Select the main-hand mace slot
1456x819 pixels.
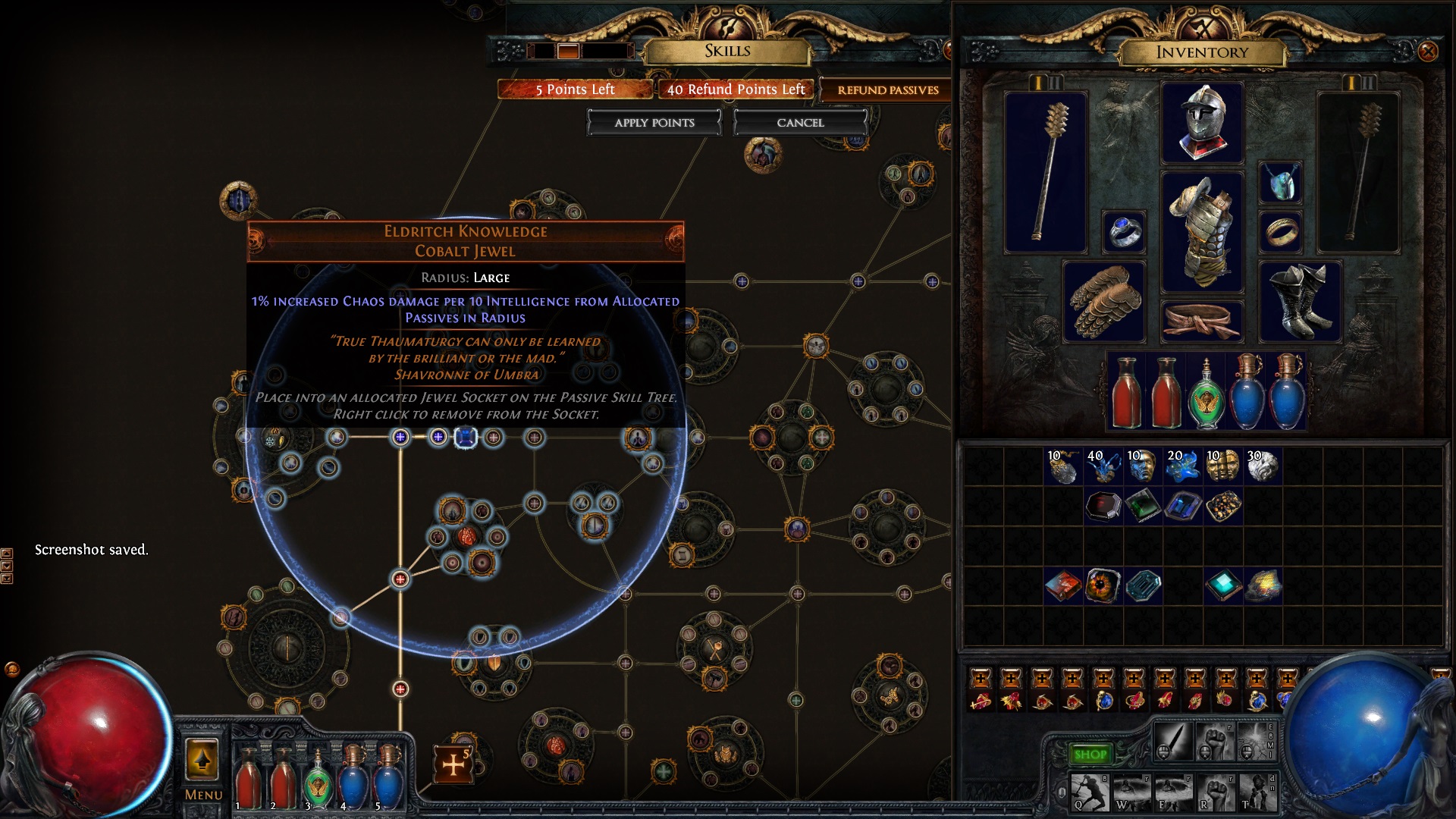[x=1046, y=173]
